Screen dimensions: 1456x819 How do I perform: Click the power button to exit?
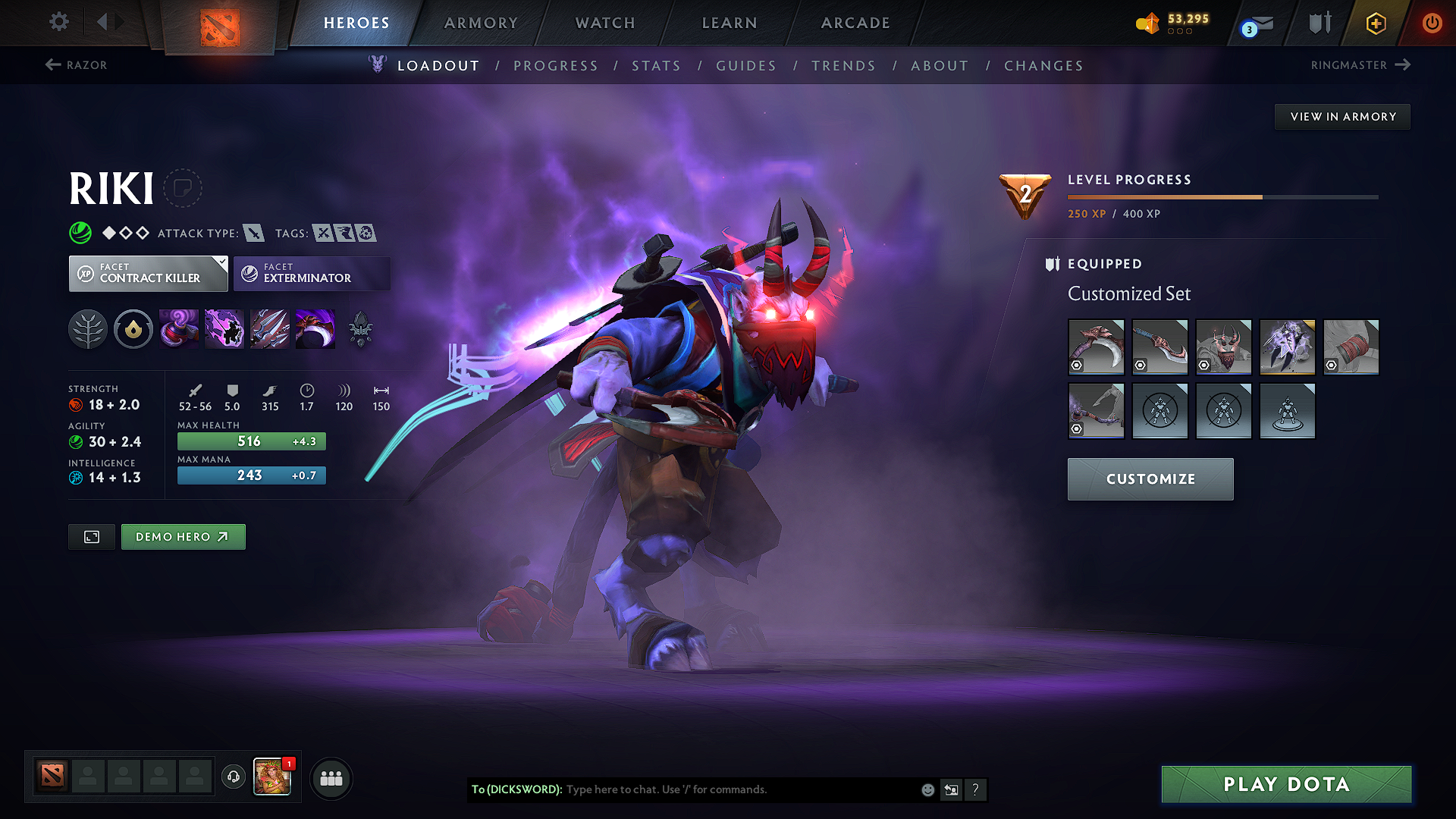(1432, 23)
